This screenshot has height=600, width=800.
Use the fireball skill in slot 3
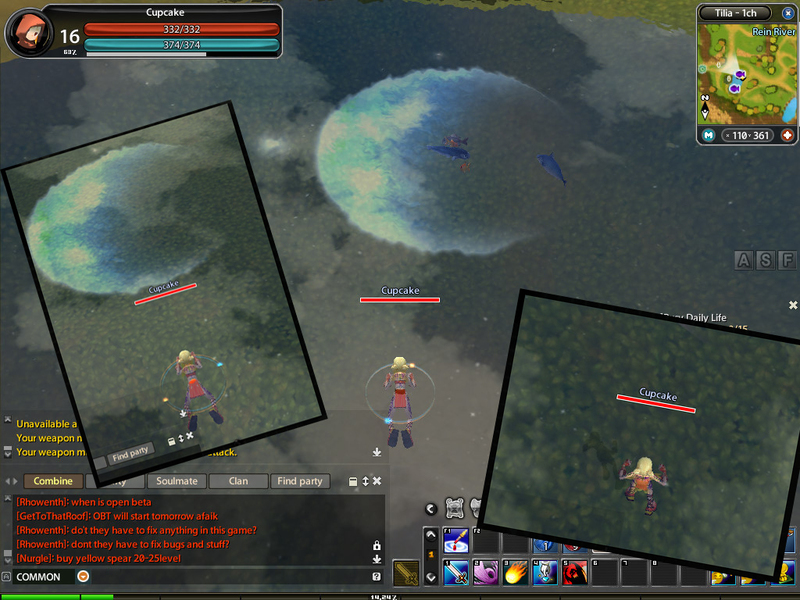pos(516,574)
